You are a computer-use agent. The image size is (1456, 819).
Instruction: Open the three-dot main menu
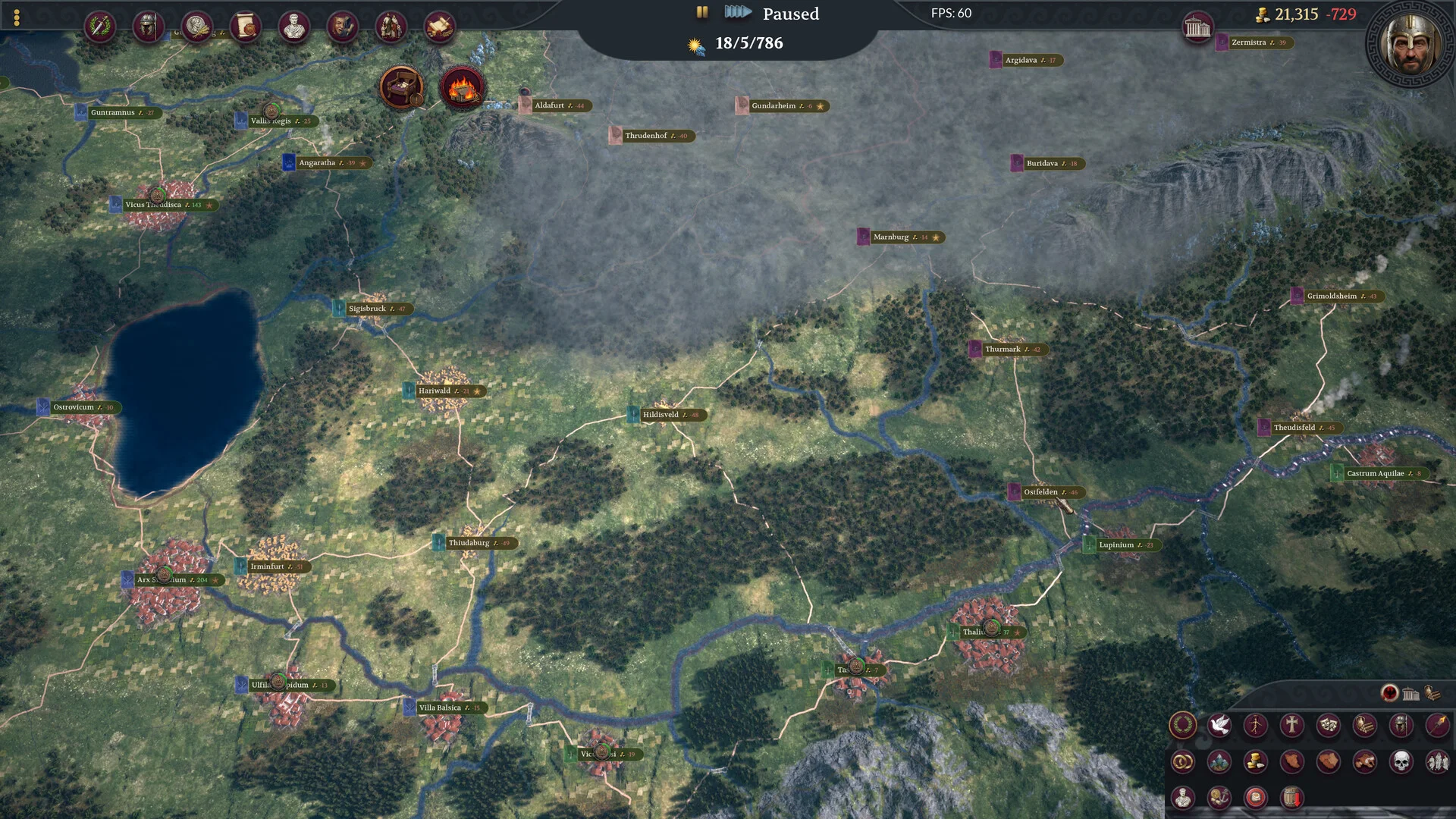point(17,17)
